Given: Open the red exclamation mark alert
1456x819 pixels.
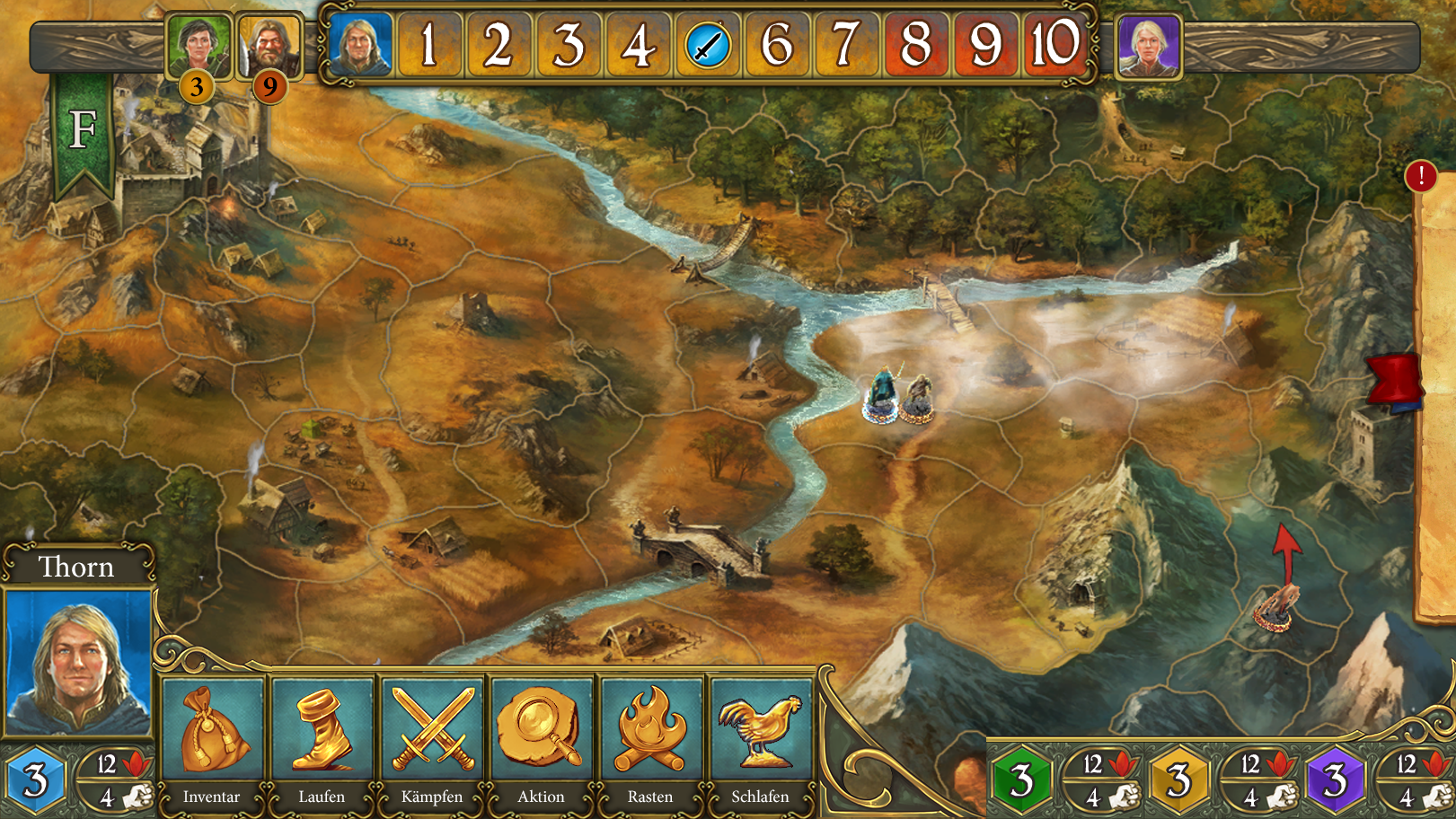Looking at the screenshot, I should tap(1420, 176).
